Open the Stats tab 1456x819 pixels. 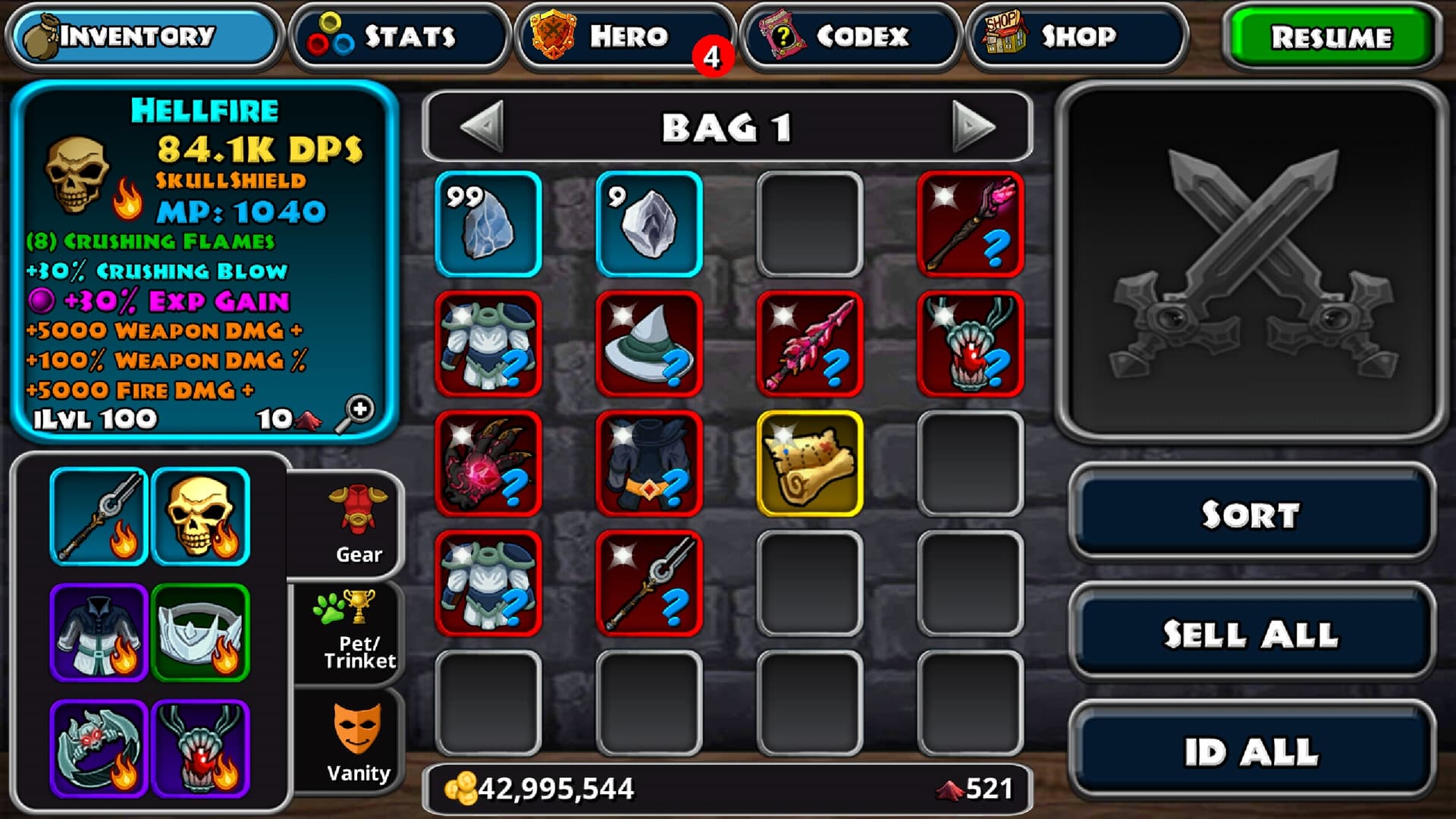(x=399, y=36)
